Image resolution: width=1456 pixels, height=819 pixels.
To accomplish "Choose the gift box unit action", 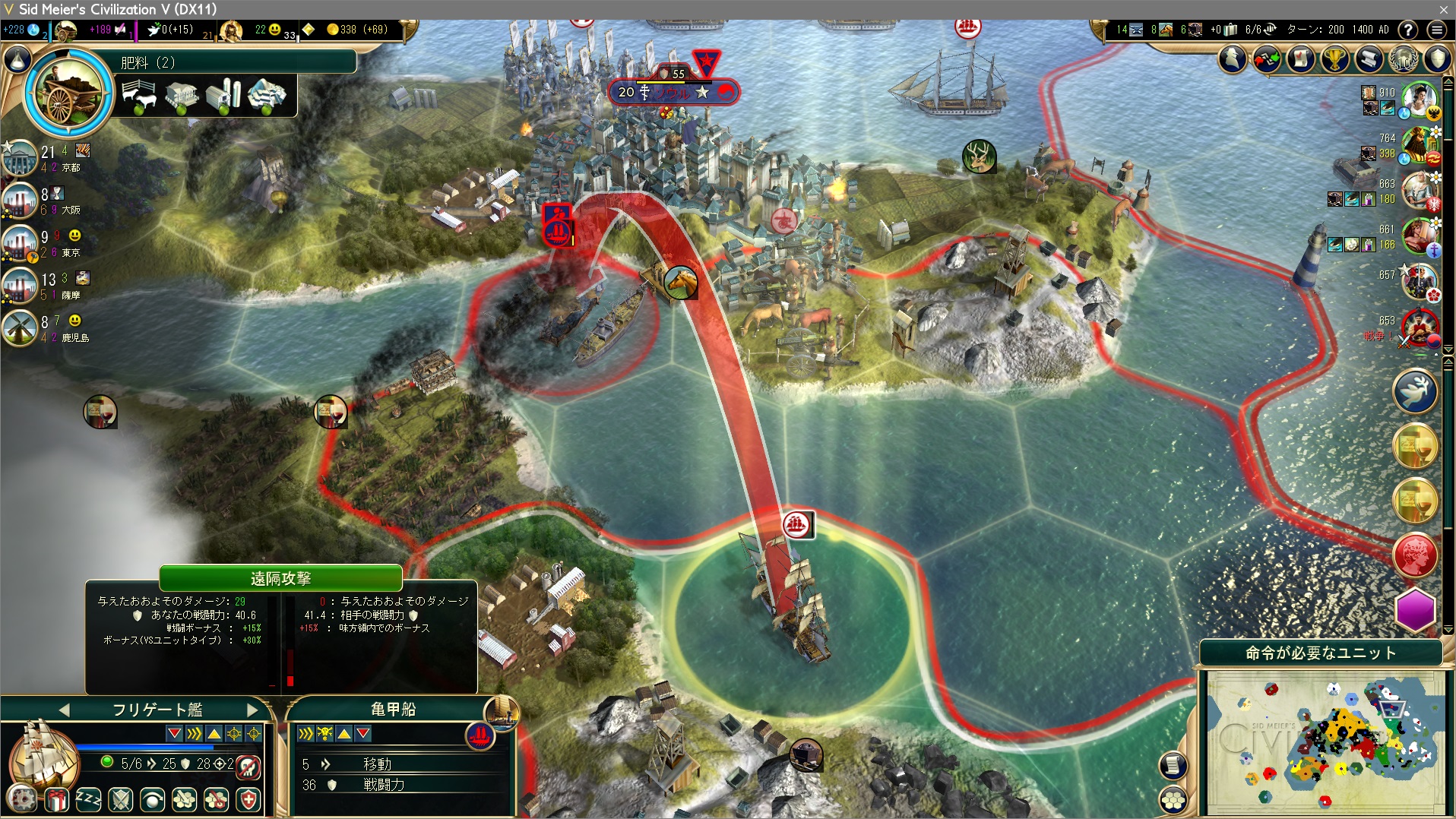I will click(x=56, y=799).
